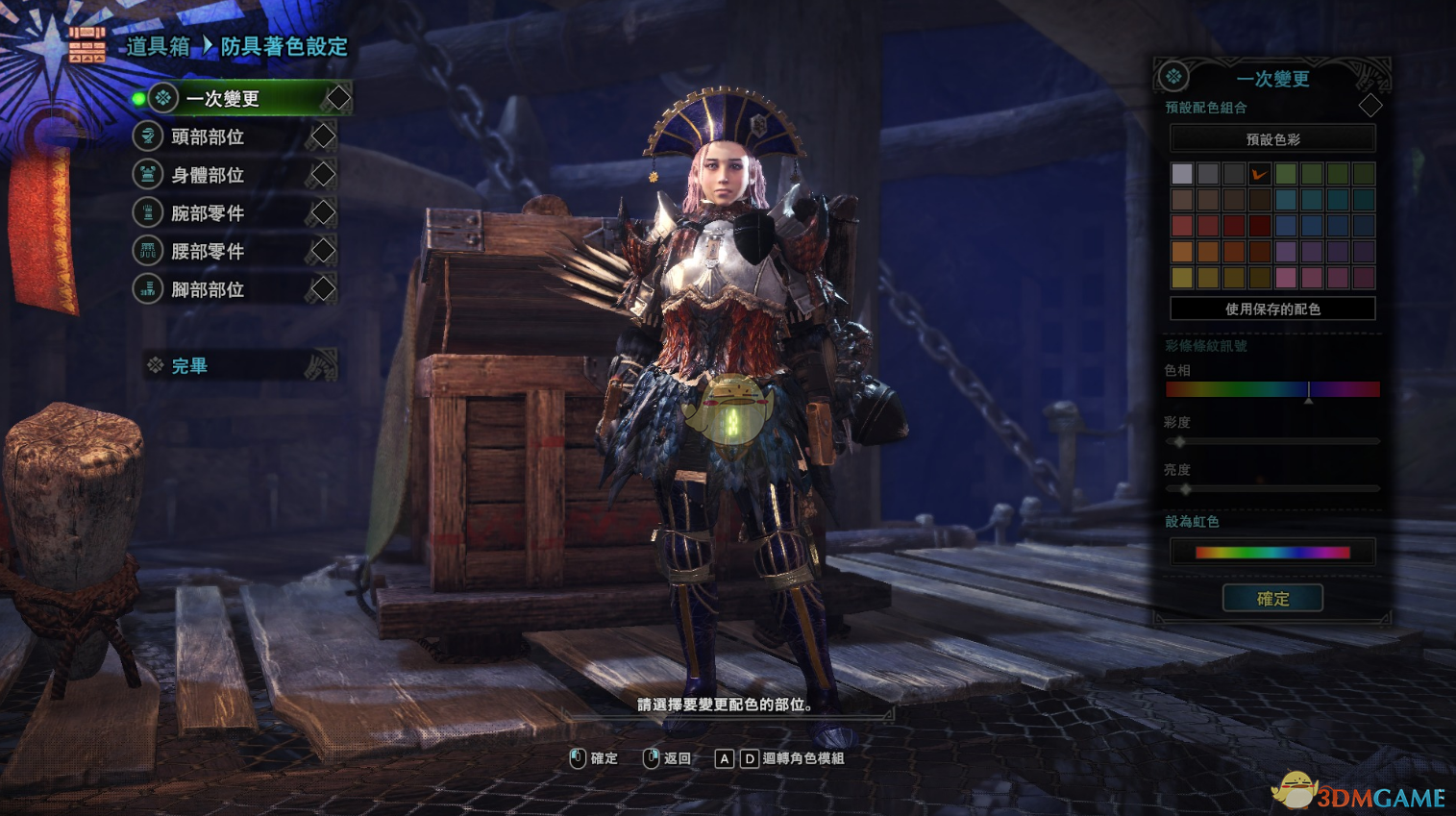Viewport: 1456px width, 816px height.
Task: Select the swatch marked with an orange check
Action: click(1259, 174)
